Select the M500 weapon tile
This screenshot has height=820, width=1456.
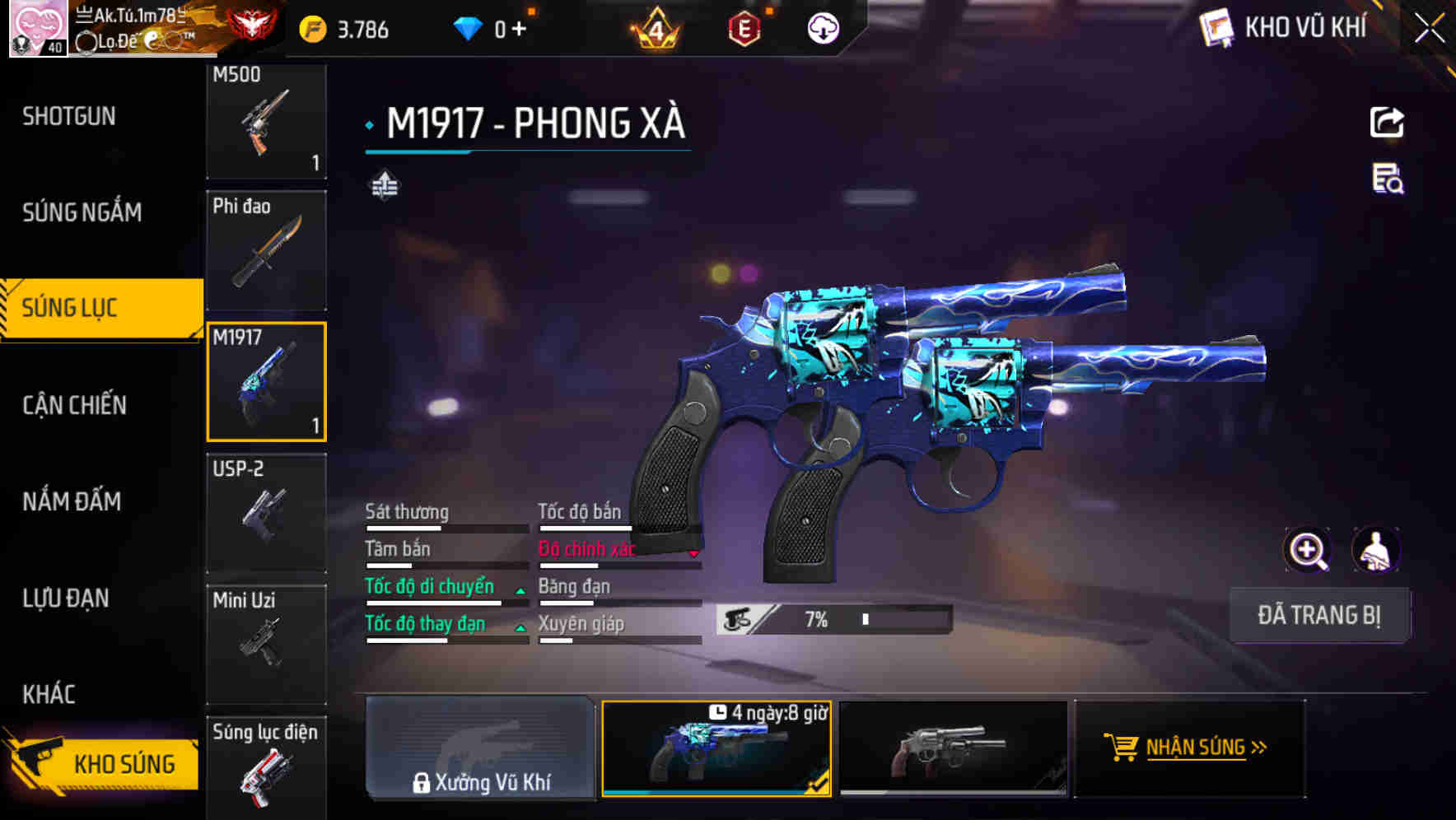[x=266, y=121]
